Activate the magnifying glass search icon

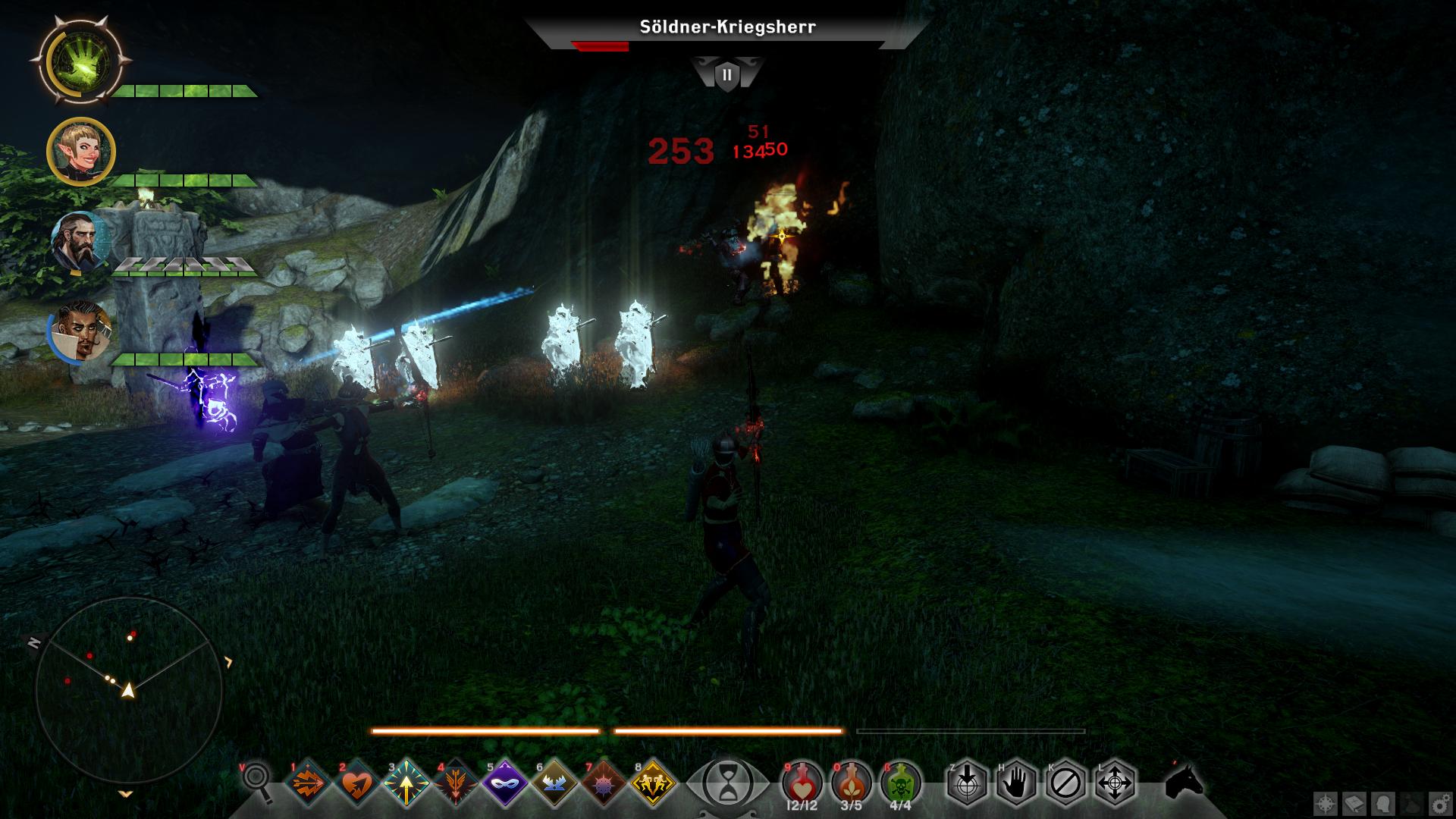coord(258,781)
